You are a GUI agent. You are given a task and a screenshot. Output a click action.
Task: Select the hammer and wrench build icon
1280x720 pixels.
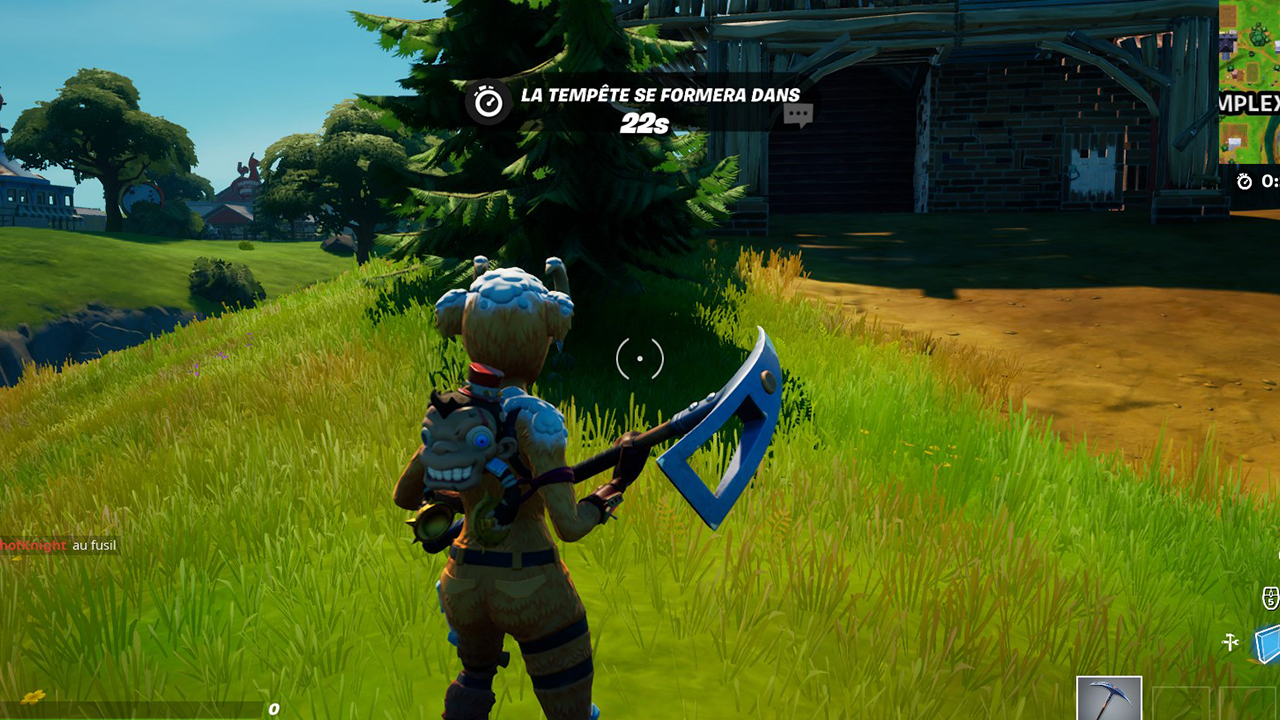click(x=1231, y=642)
